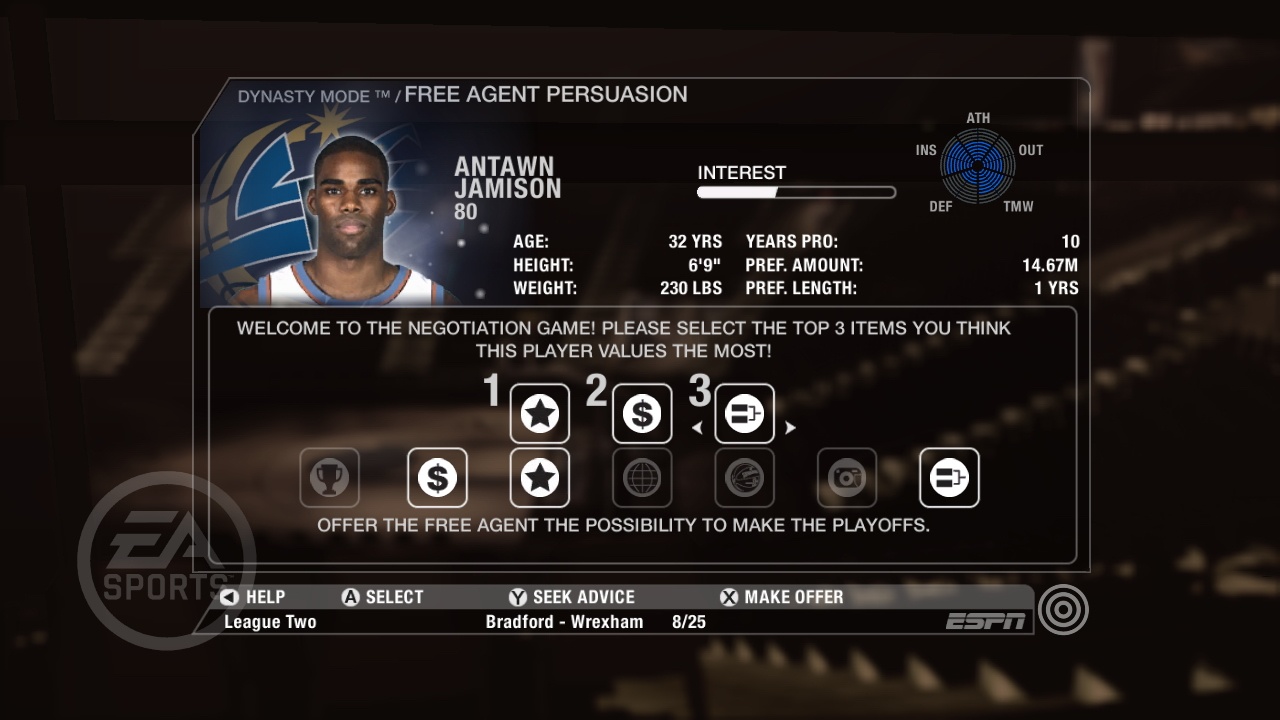Select the trophy championship icon
The width and height of the screenshot is (1280, 720).
pyautogui.click(x=331, y=478)
